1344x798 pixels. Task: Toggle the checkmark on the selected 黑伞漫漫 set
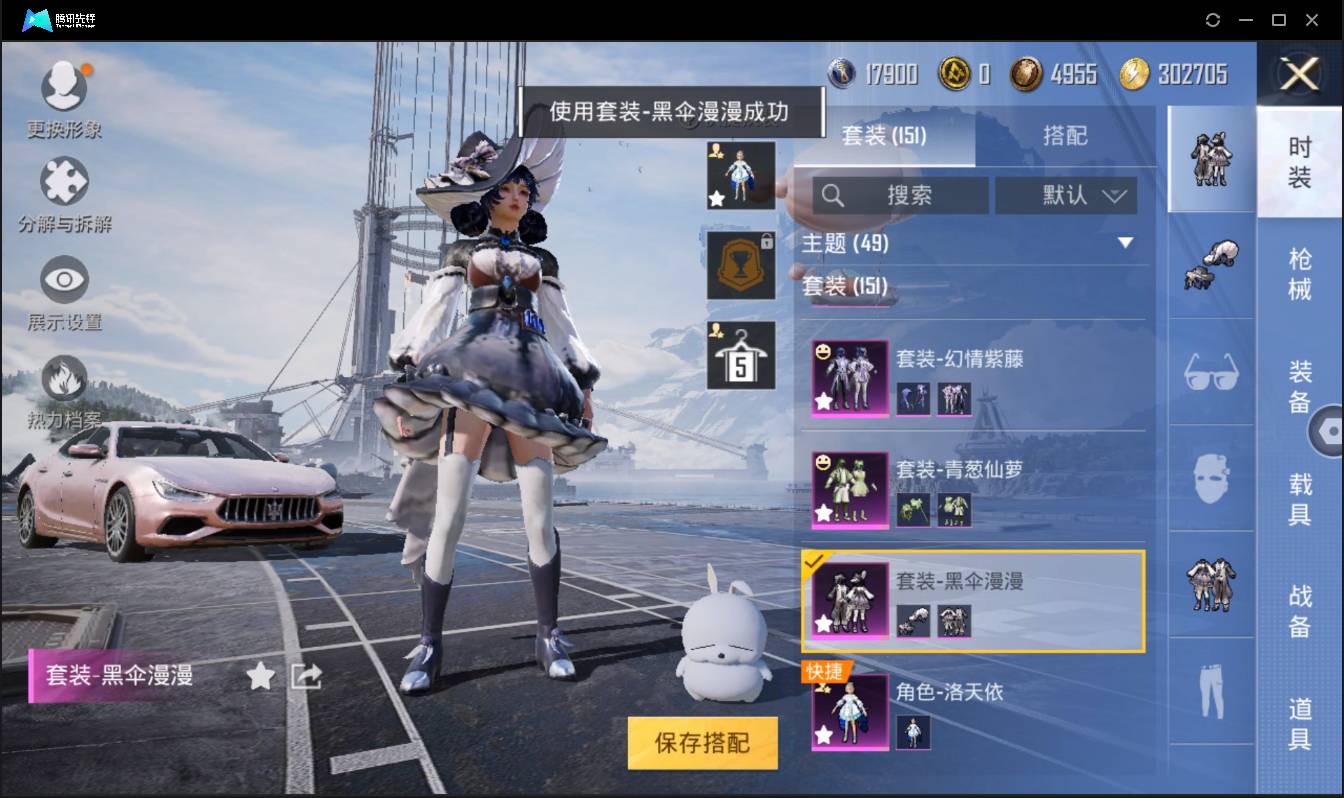[811, 564]
